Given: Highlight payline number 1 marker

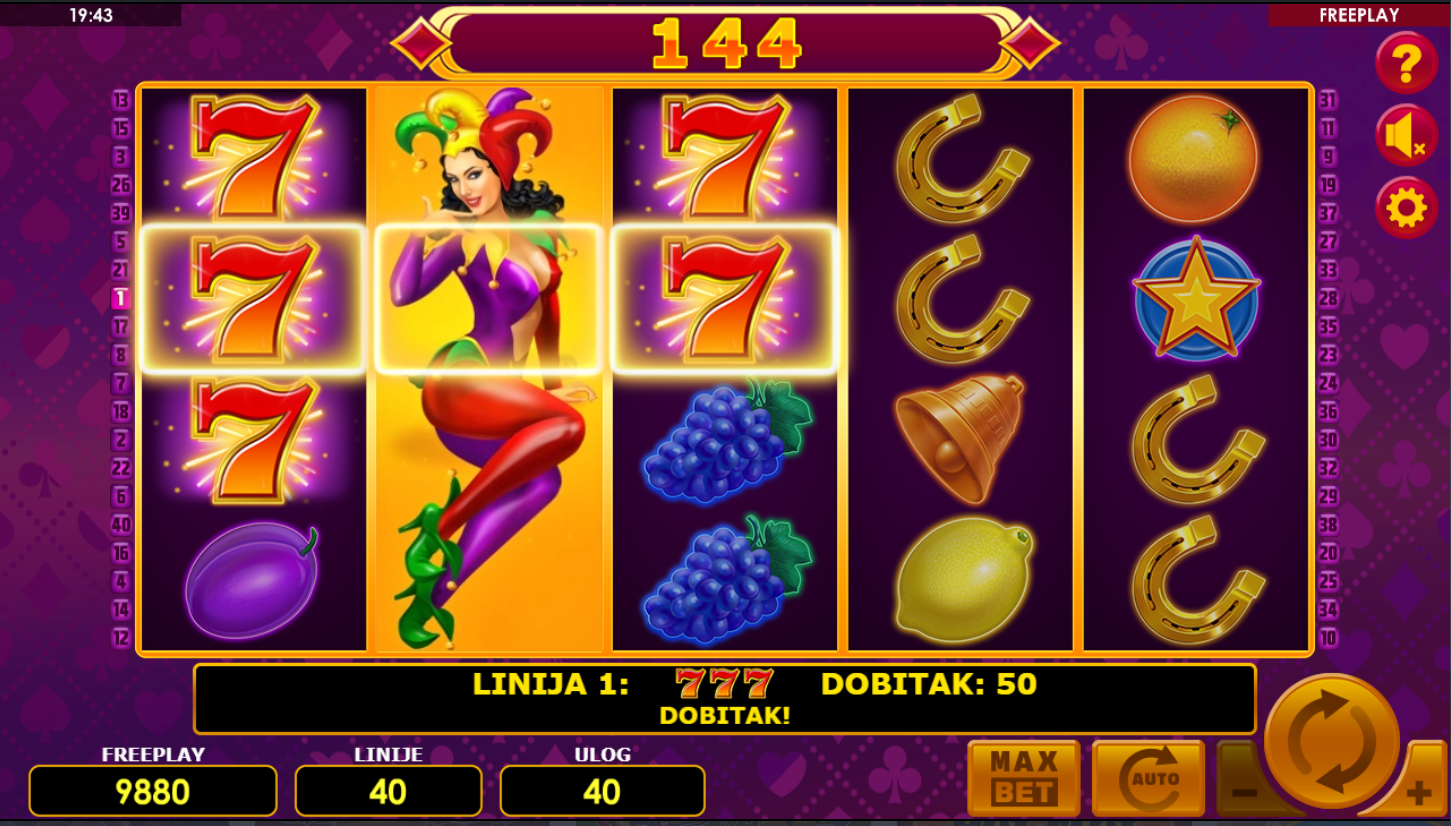Looking at the screenshot, I should pyautogui.click(x=121, y=298).
